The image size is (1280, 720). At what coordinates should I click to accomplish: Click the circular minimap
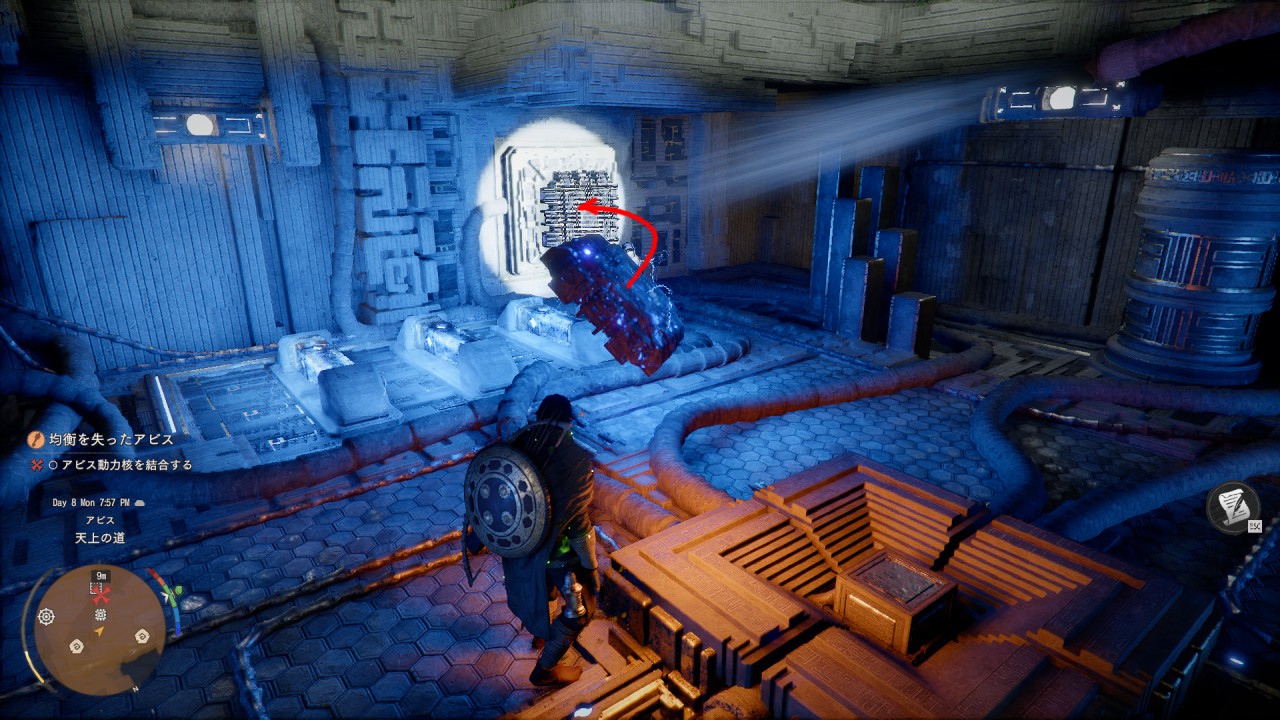point(100,630)
